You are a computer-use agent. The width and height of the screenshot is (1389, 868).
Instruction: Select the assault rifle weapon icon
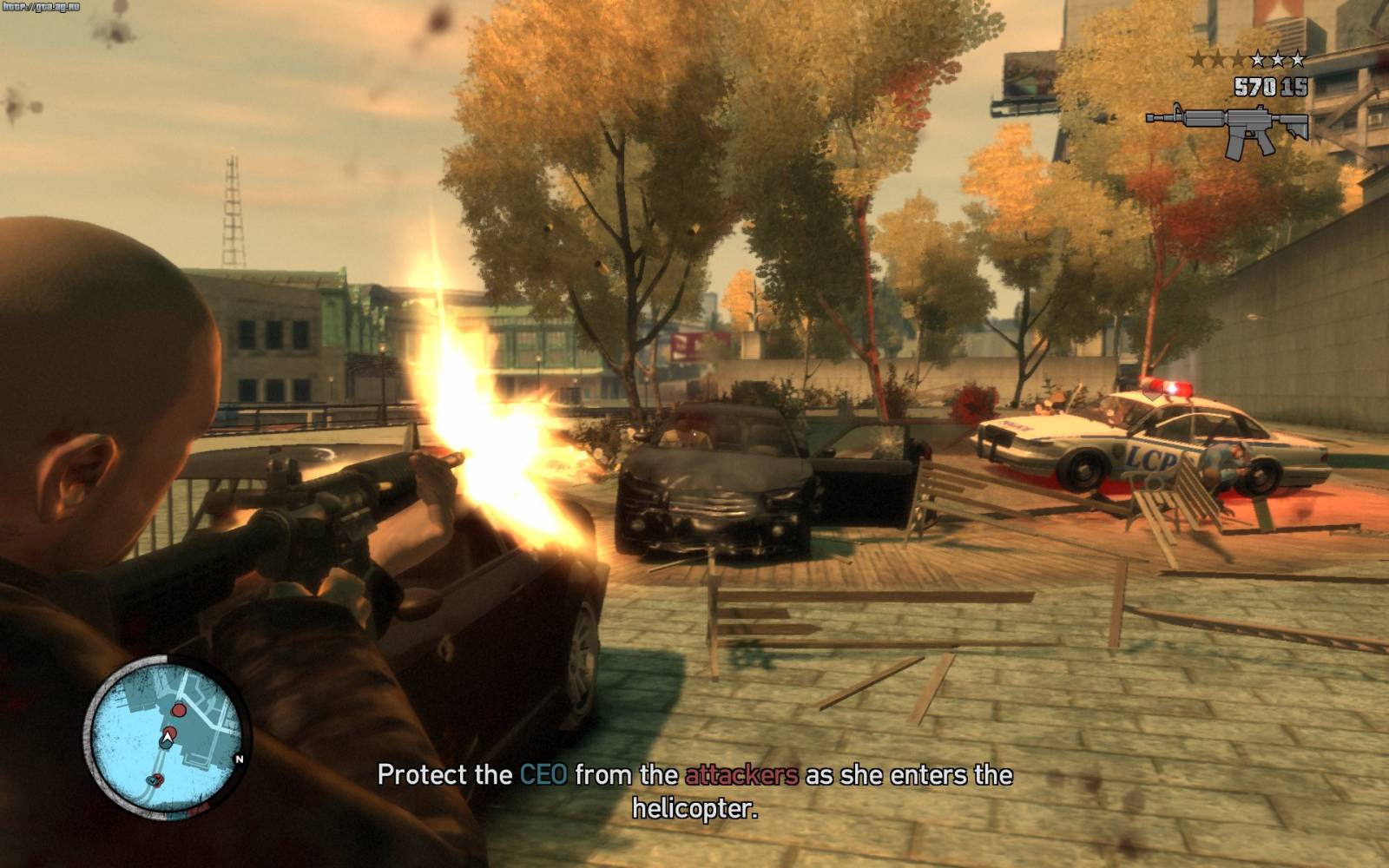(x=1228, y=128)
